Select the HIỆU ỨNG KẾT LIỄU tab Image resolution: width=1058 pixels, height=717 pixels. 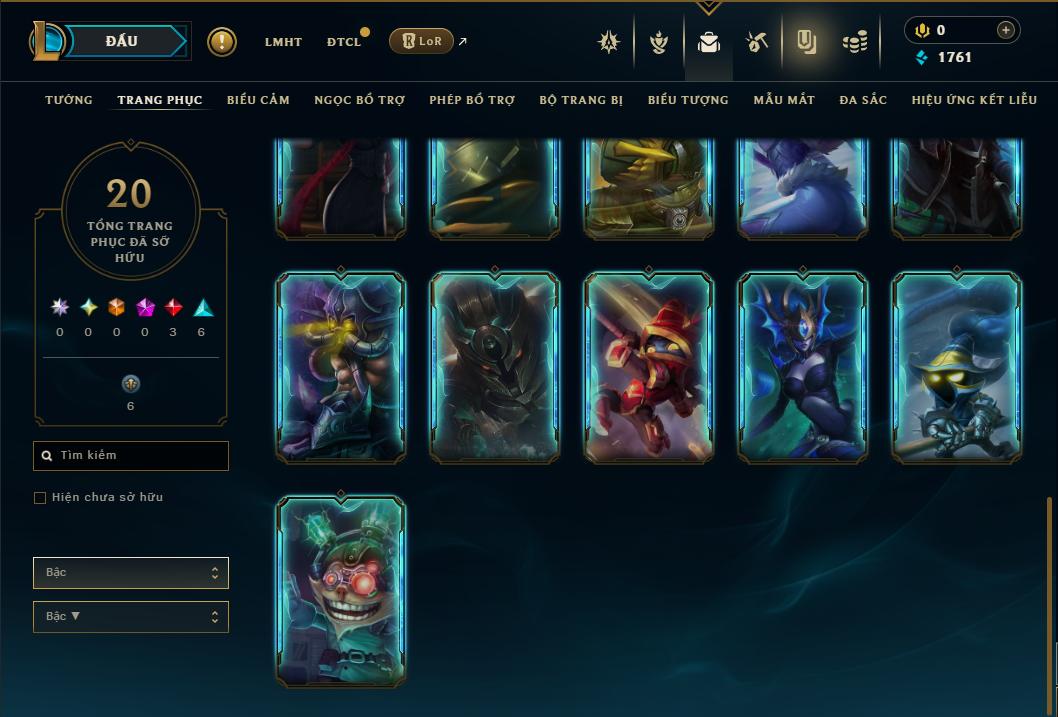click(974, 100)
